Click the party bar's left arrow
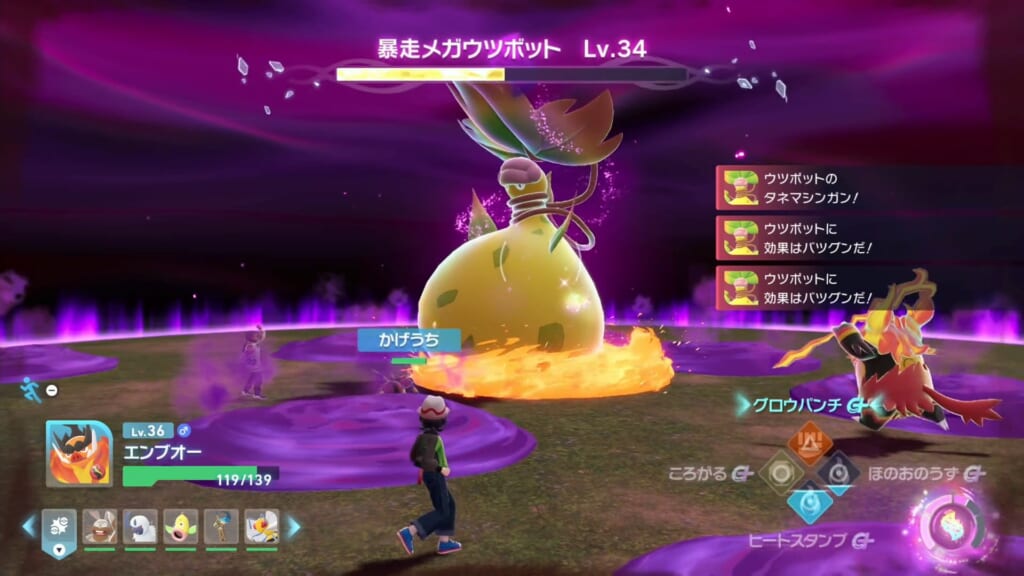 29,526
